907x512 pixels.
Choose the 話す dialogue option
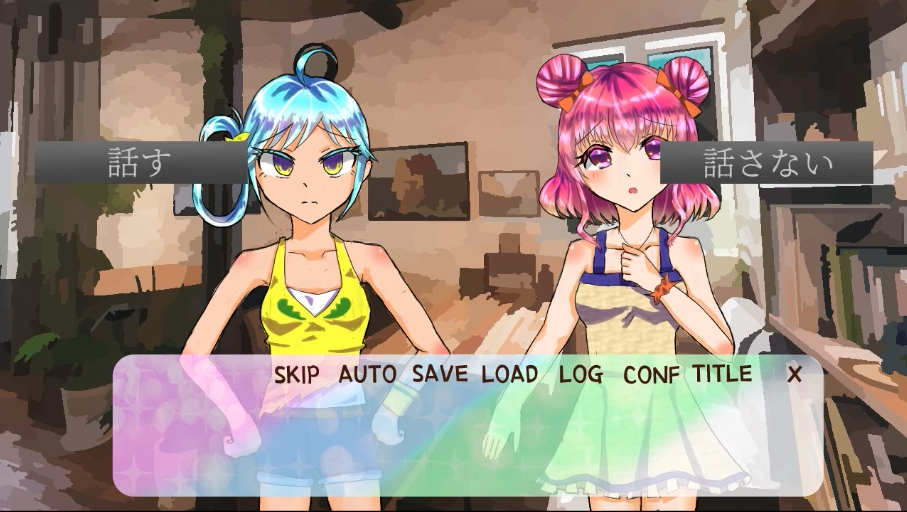138,163
